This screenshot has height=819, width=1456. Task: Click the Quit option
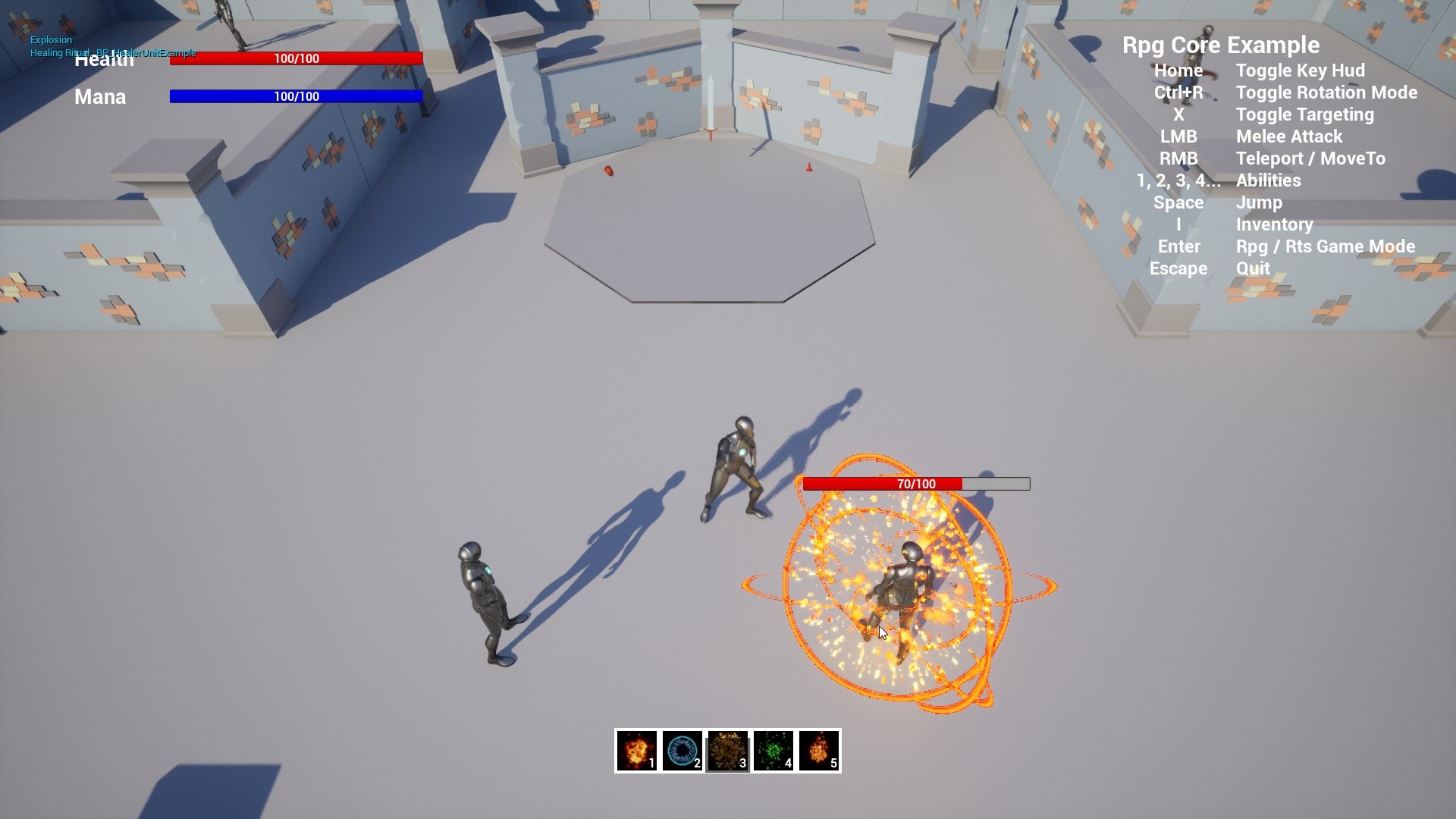tap(1252, 268)
